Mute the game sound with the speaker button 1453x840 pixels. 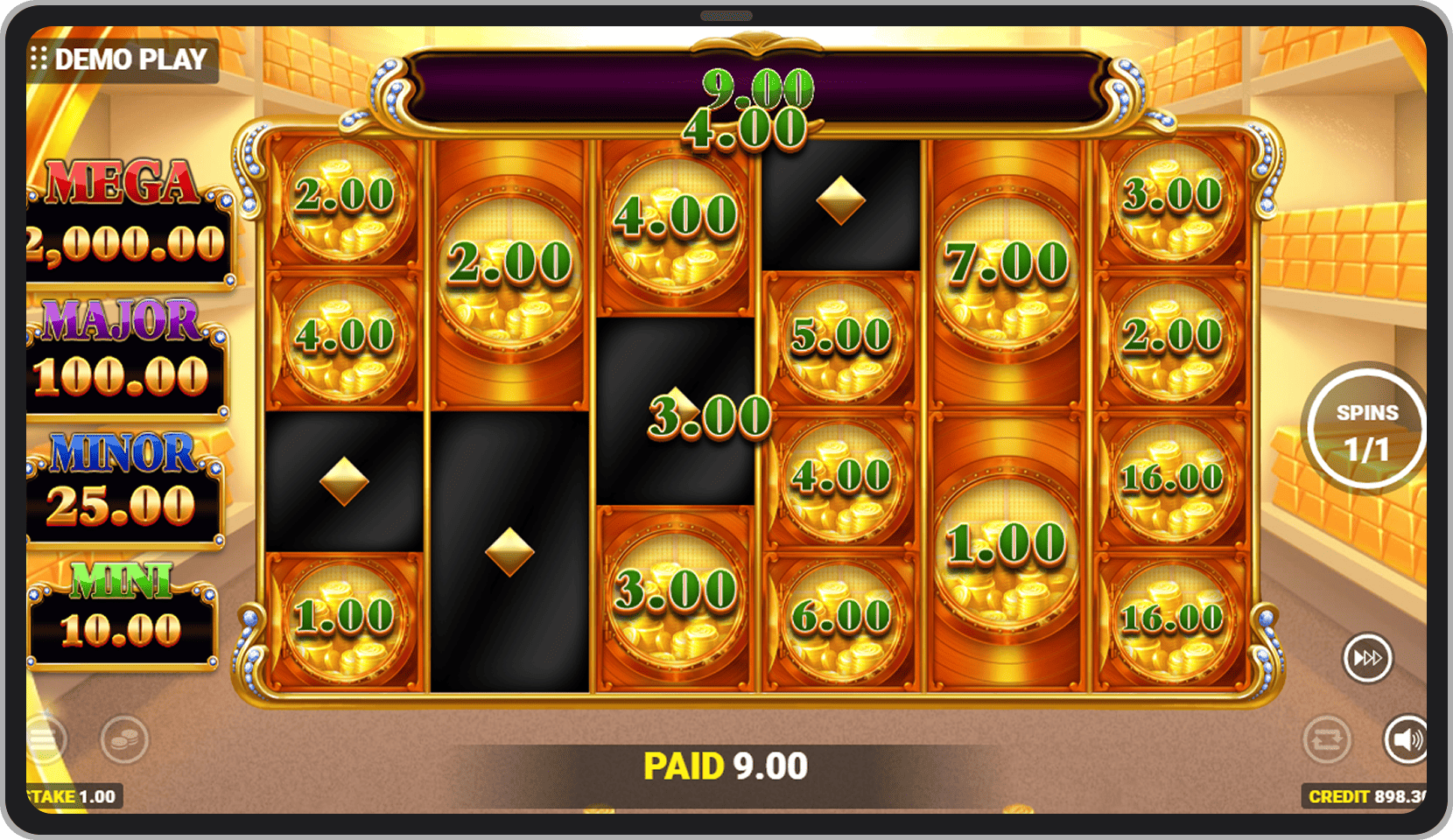pos(1406,739)
